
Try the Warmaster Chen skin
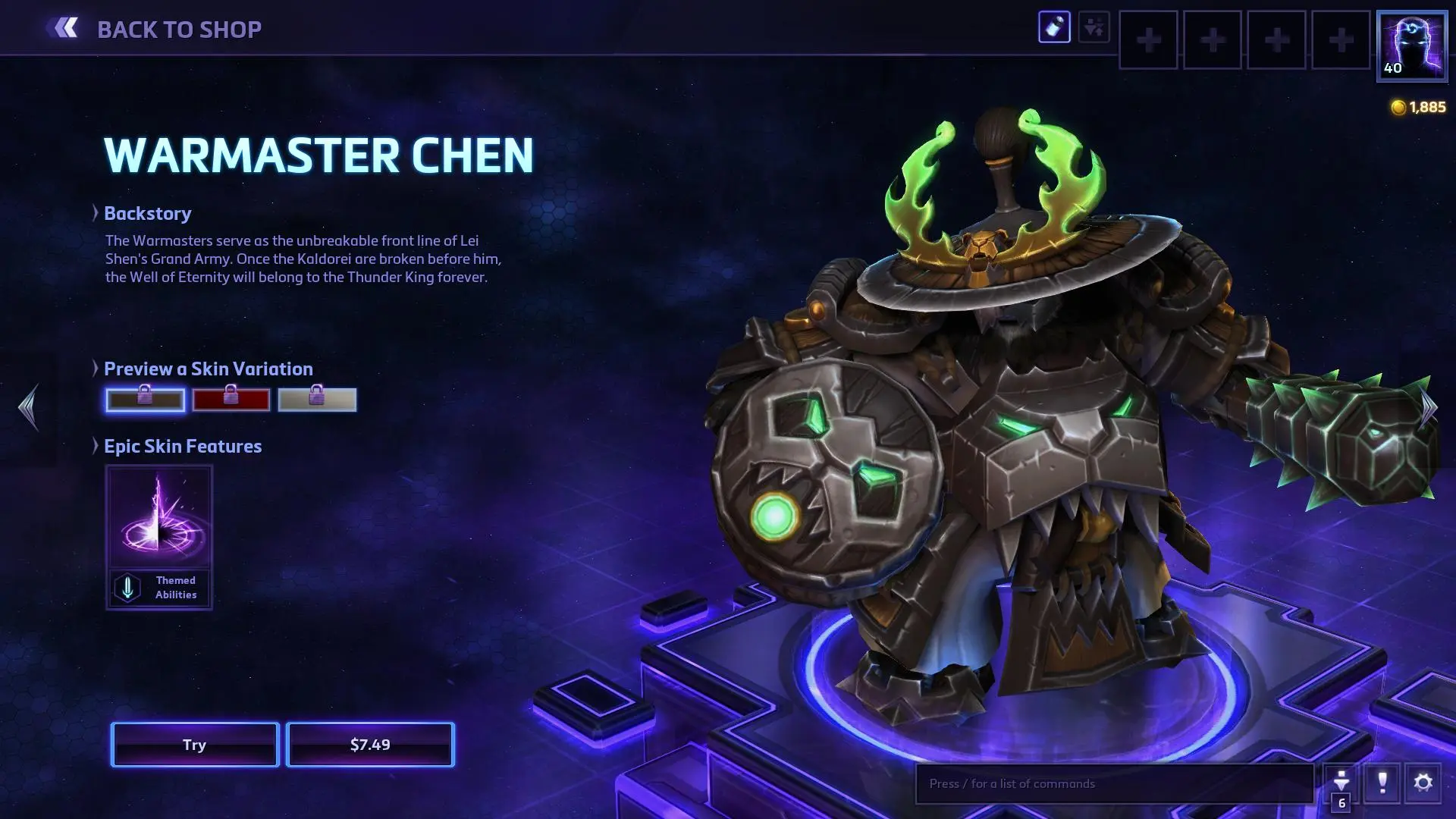click(x=195, y=745)
